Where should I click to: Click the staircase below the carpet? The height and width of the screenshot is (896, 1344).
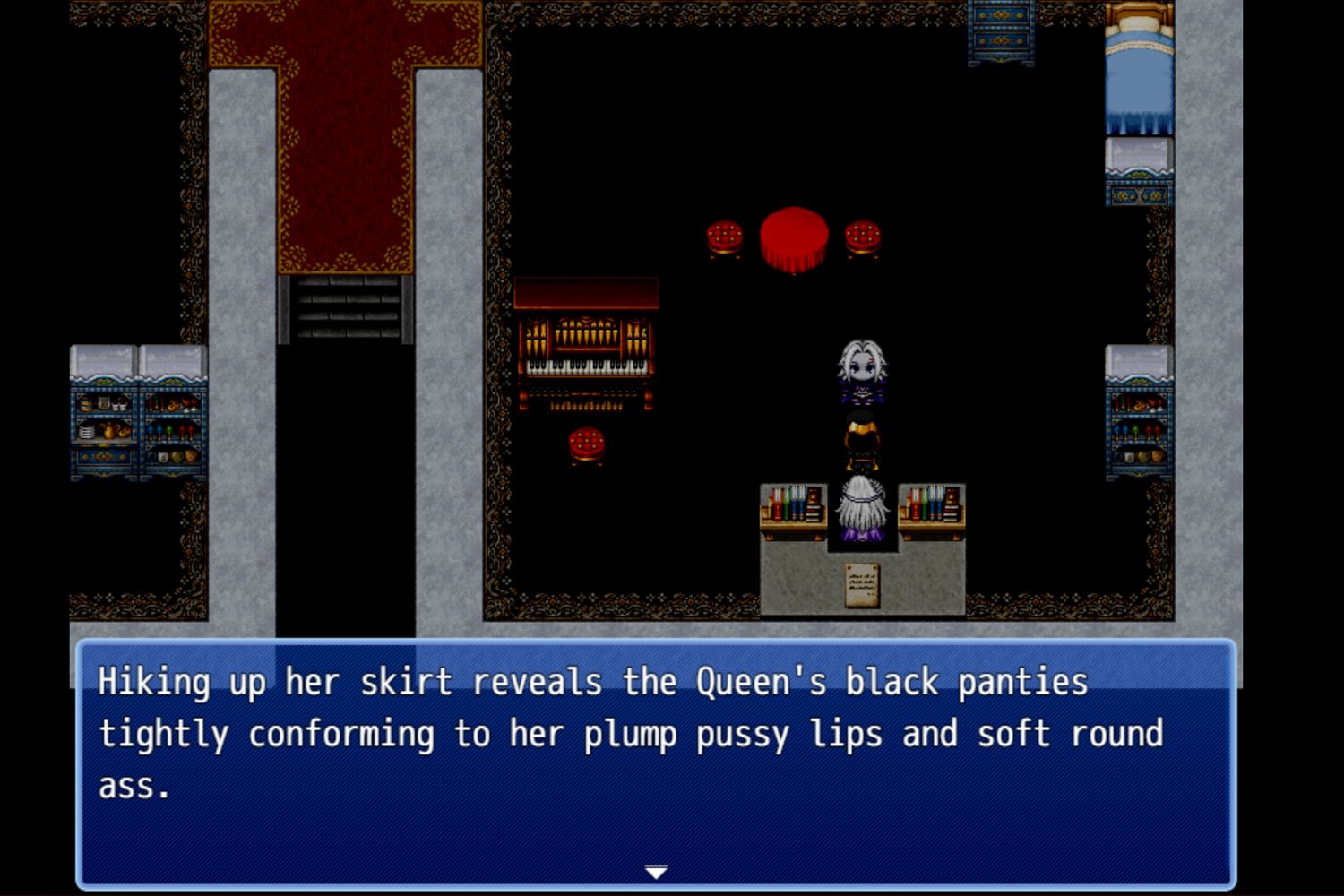[x=345, y=309]
